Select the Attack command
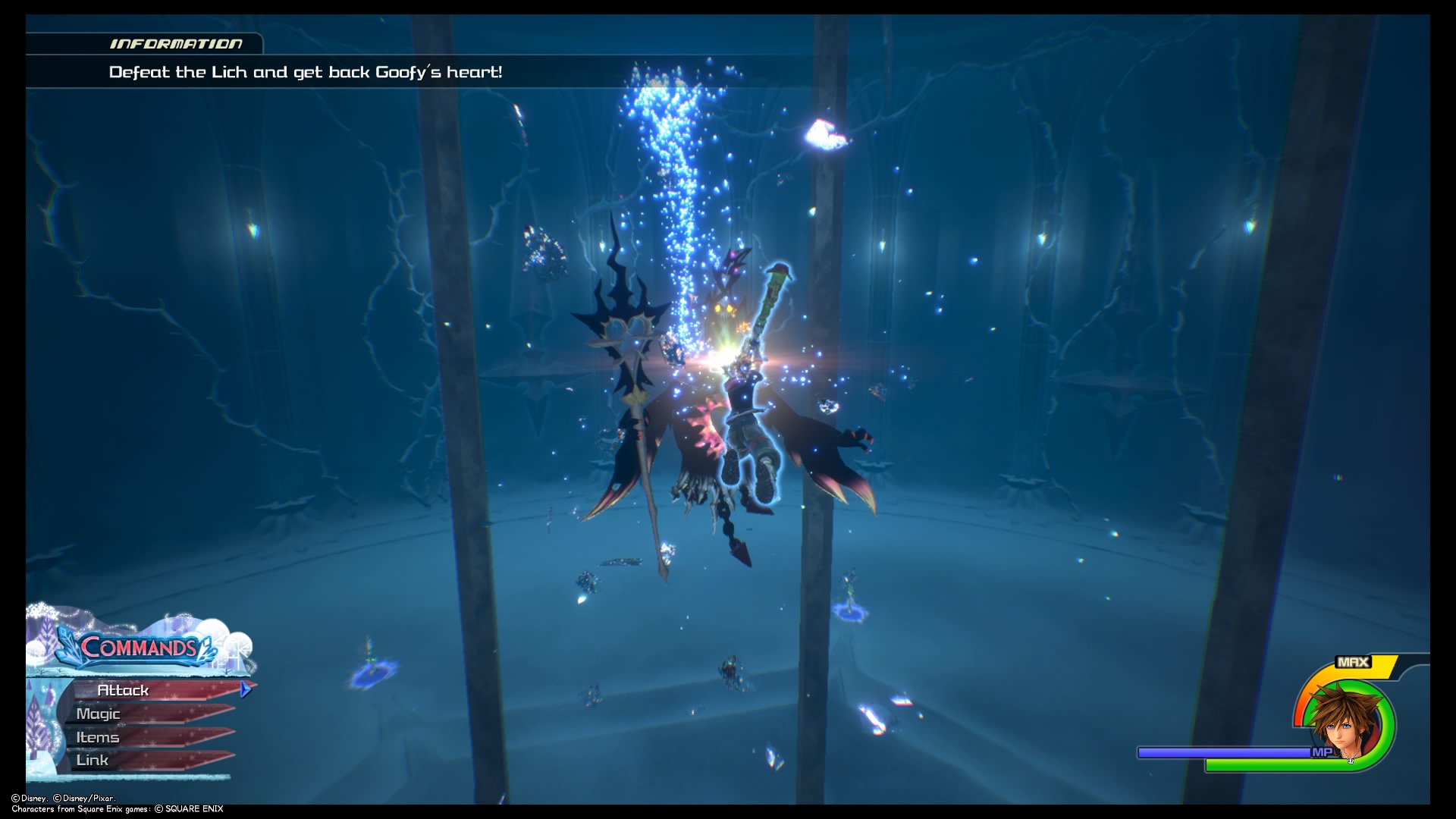The width and height of the screenshot is (1456, 819). [124, 690]
